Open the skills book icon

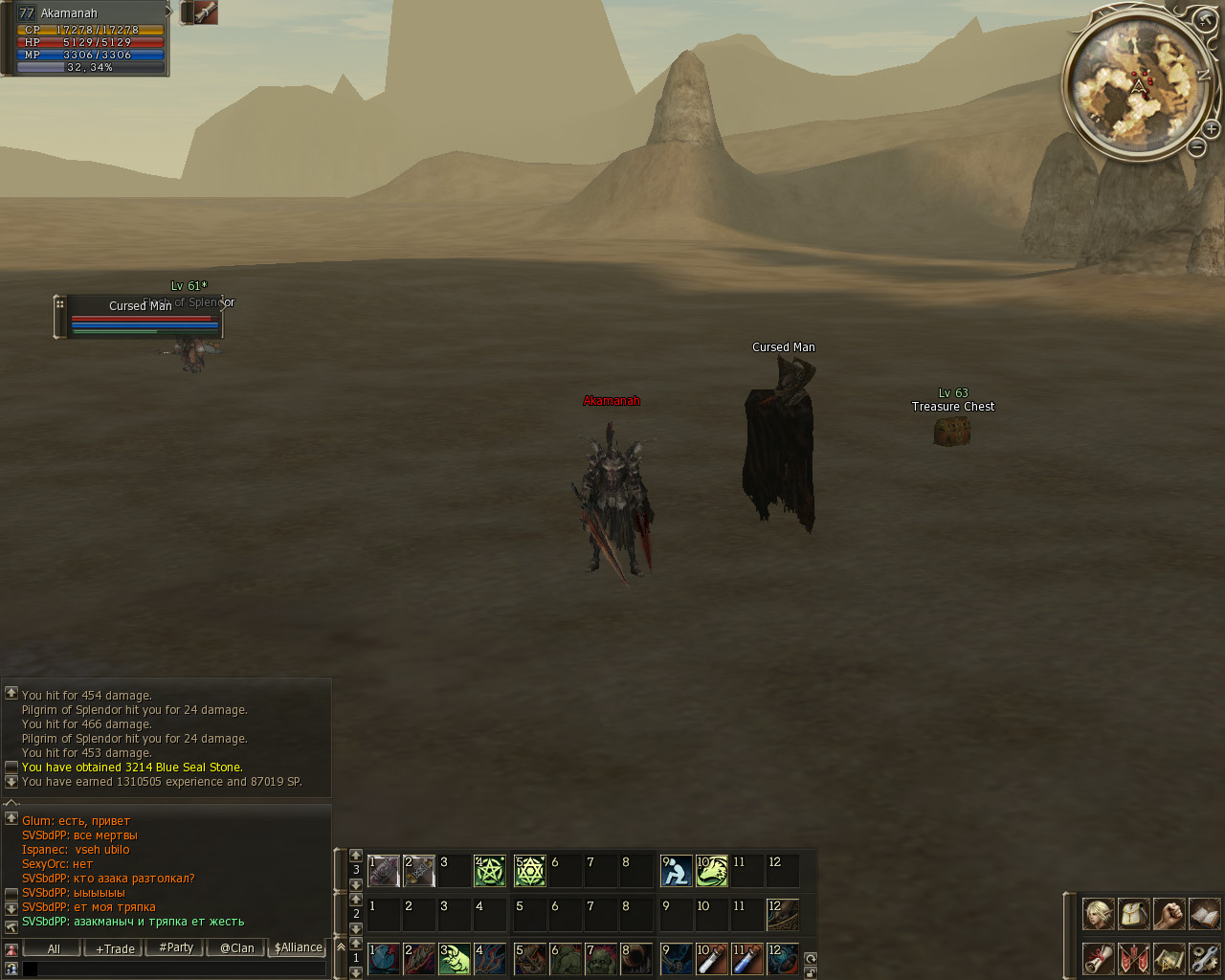tap(1204, 914)
